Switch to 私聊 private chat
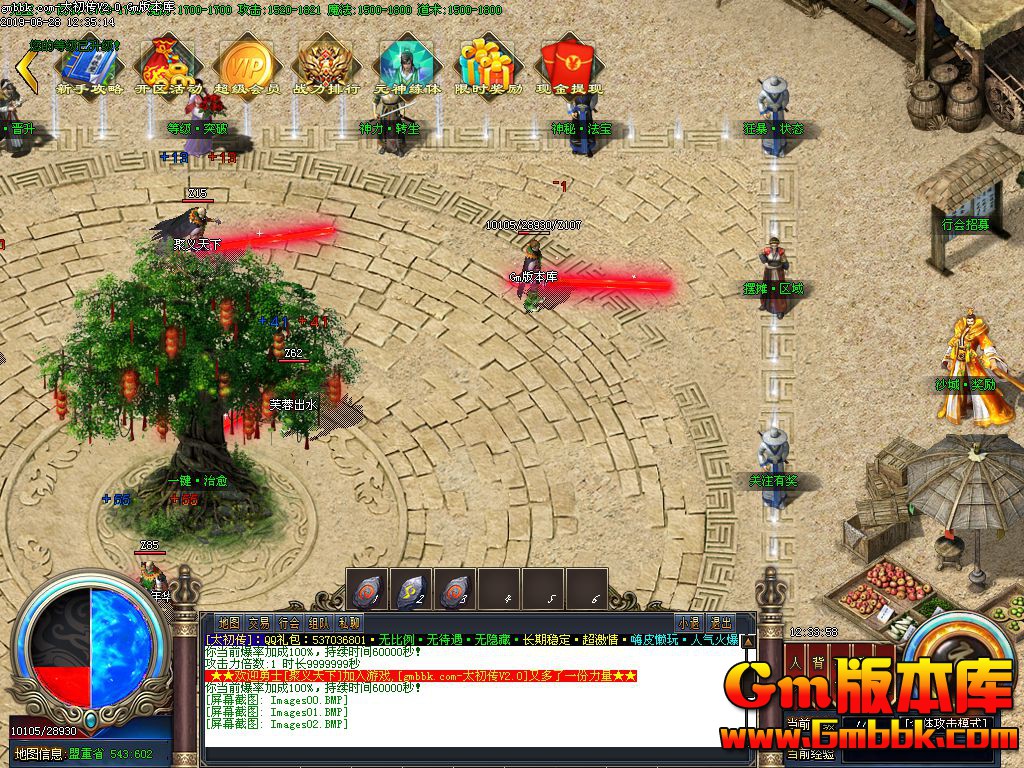This screenshot has width=1024, height=768. pos(349,622)
